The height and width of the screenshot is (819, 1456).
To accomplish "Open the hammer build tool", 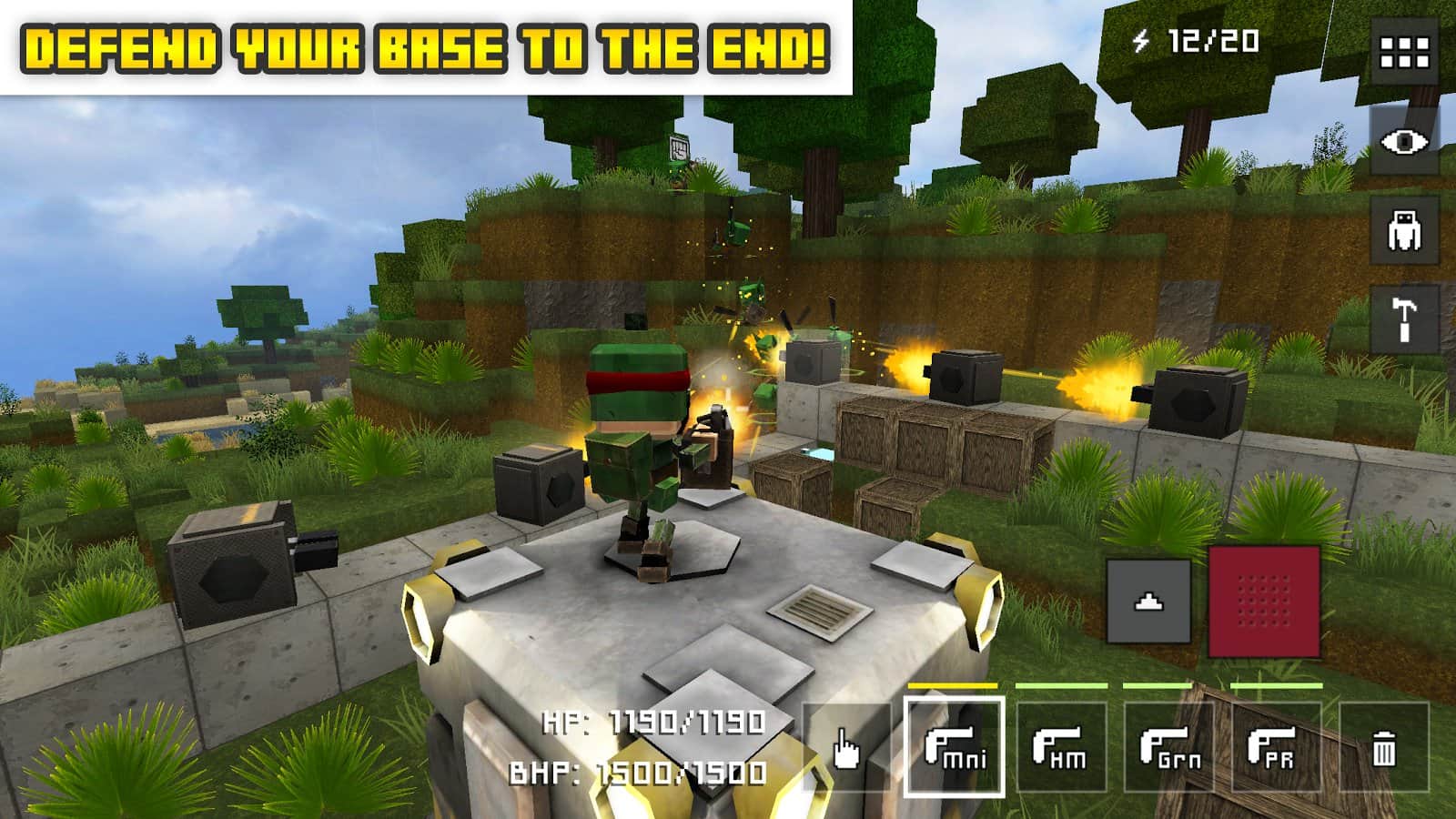I will [1406, 316].
